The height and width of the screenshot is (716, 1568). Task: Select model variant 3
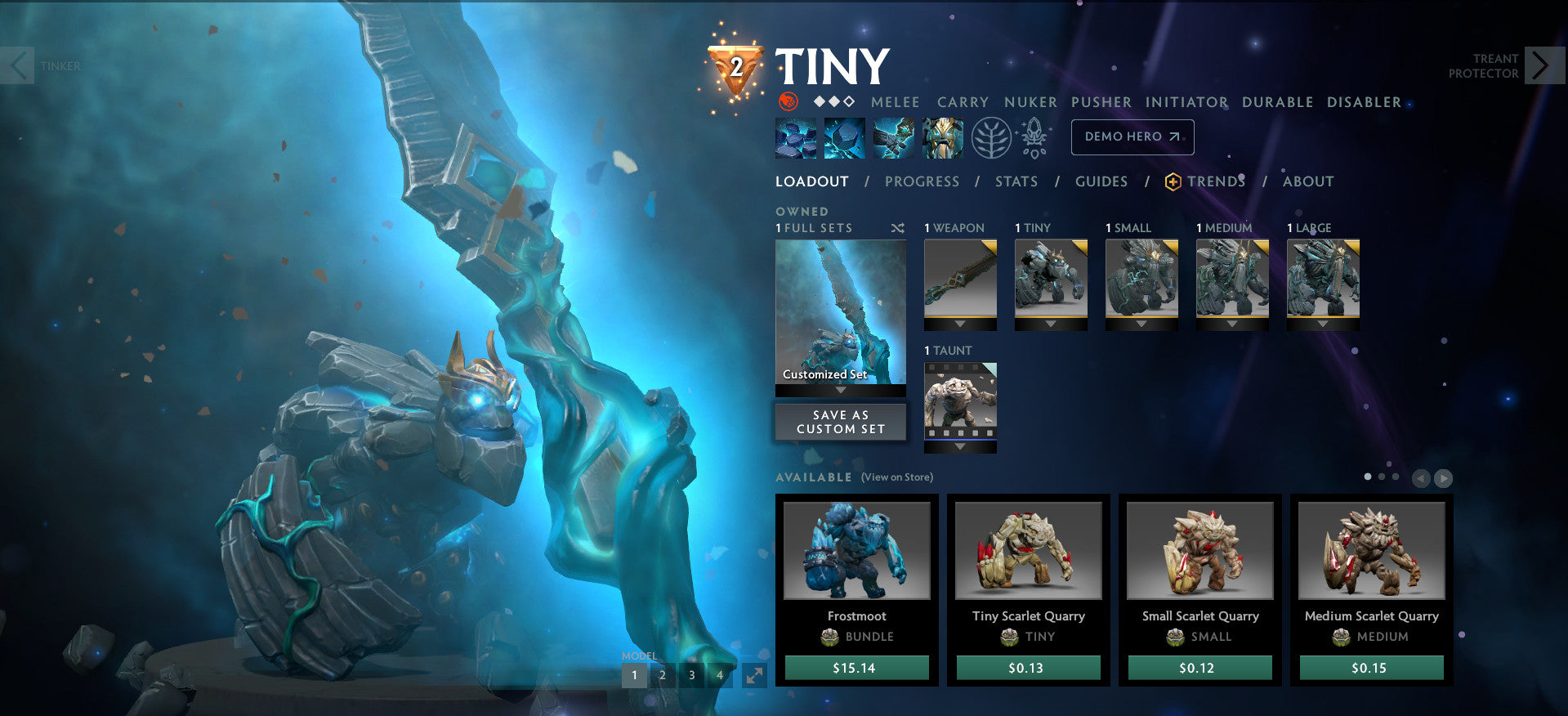(x=690, y=676)
